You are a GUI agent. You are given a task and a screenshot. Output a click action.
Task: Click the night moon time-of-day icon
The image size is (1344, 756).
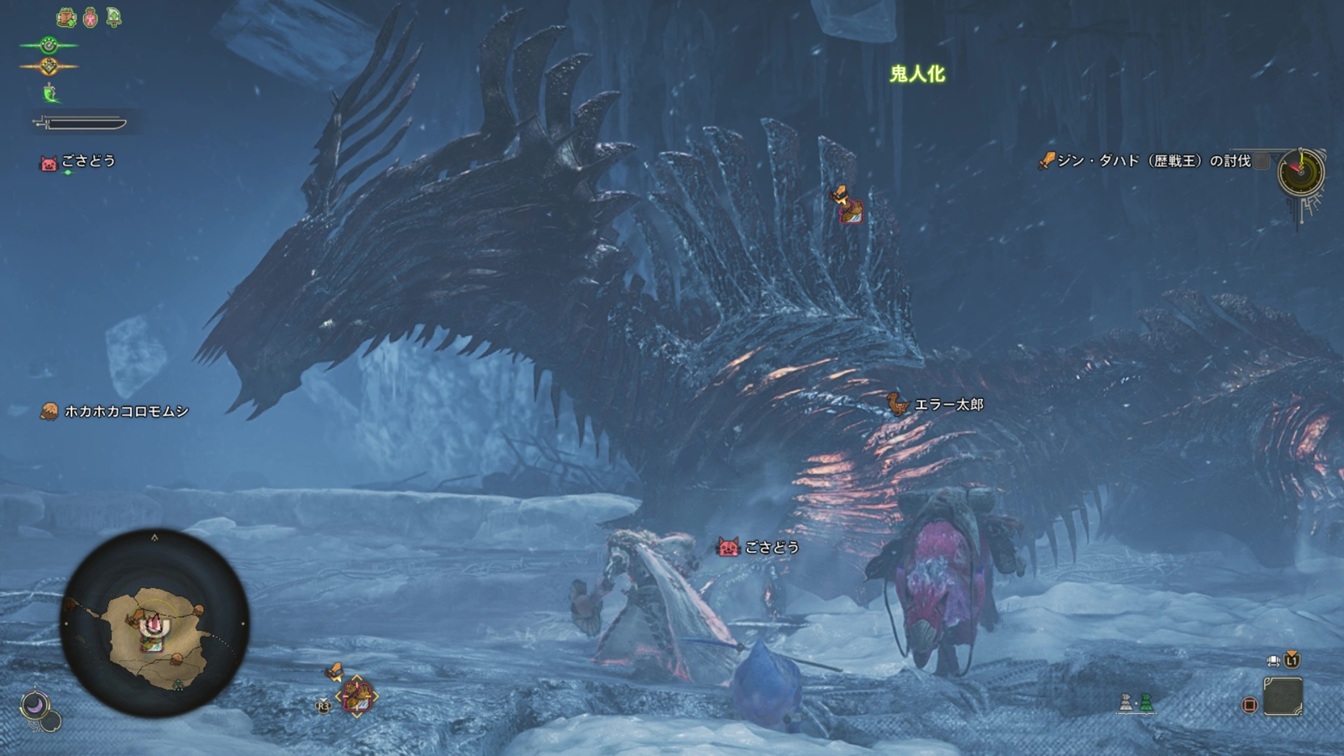pyautogui.click(x=36, y=705)
